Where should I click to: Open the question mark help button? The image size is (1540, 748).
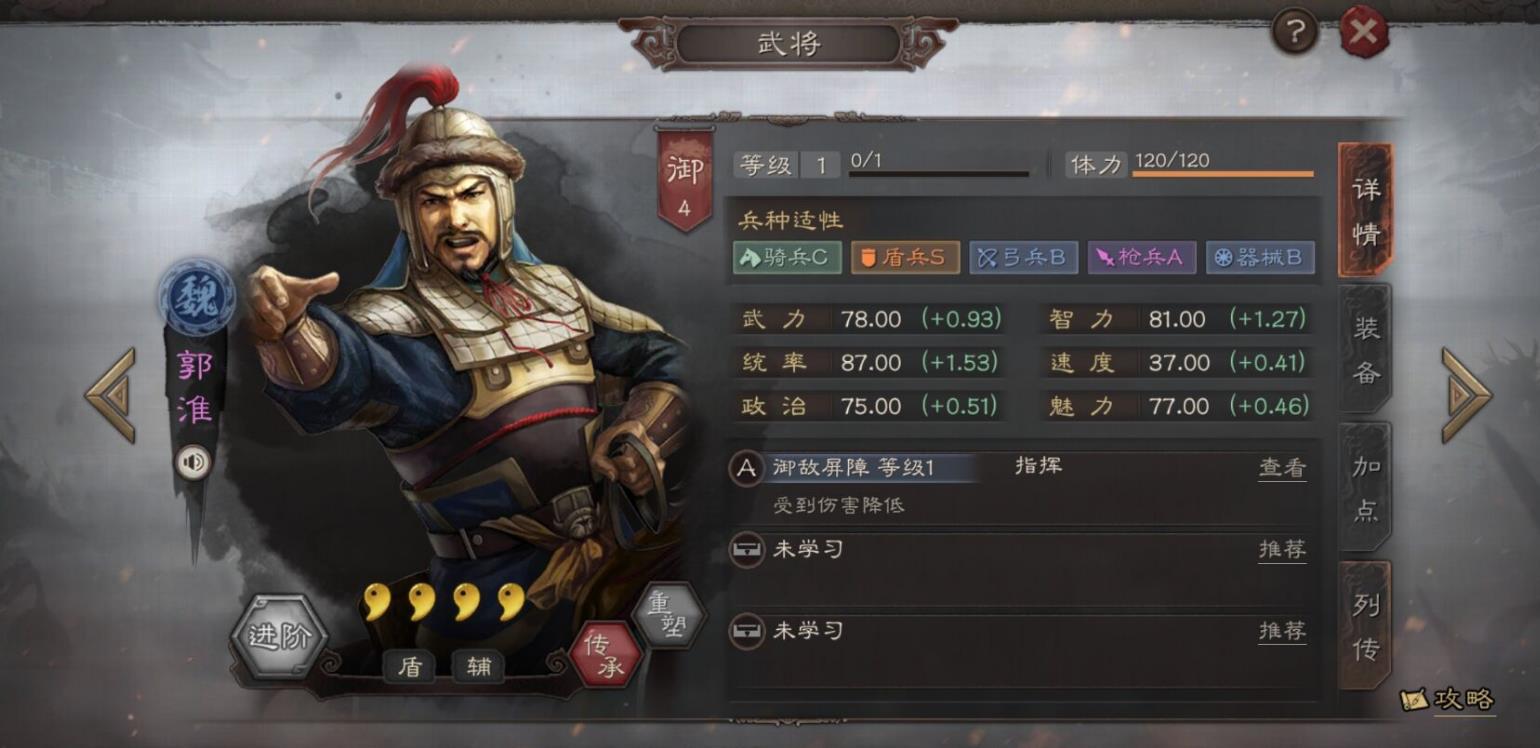point(1295,33)
